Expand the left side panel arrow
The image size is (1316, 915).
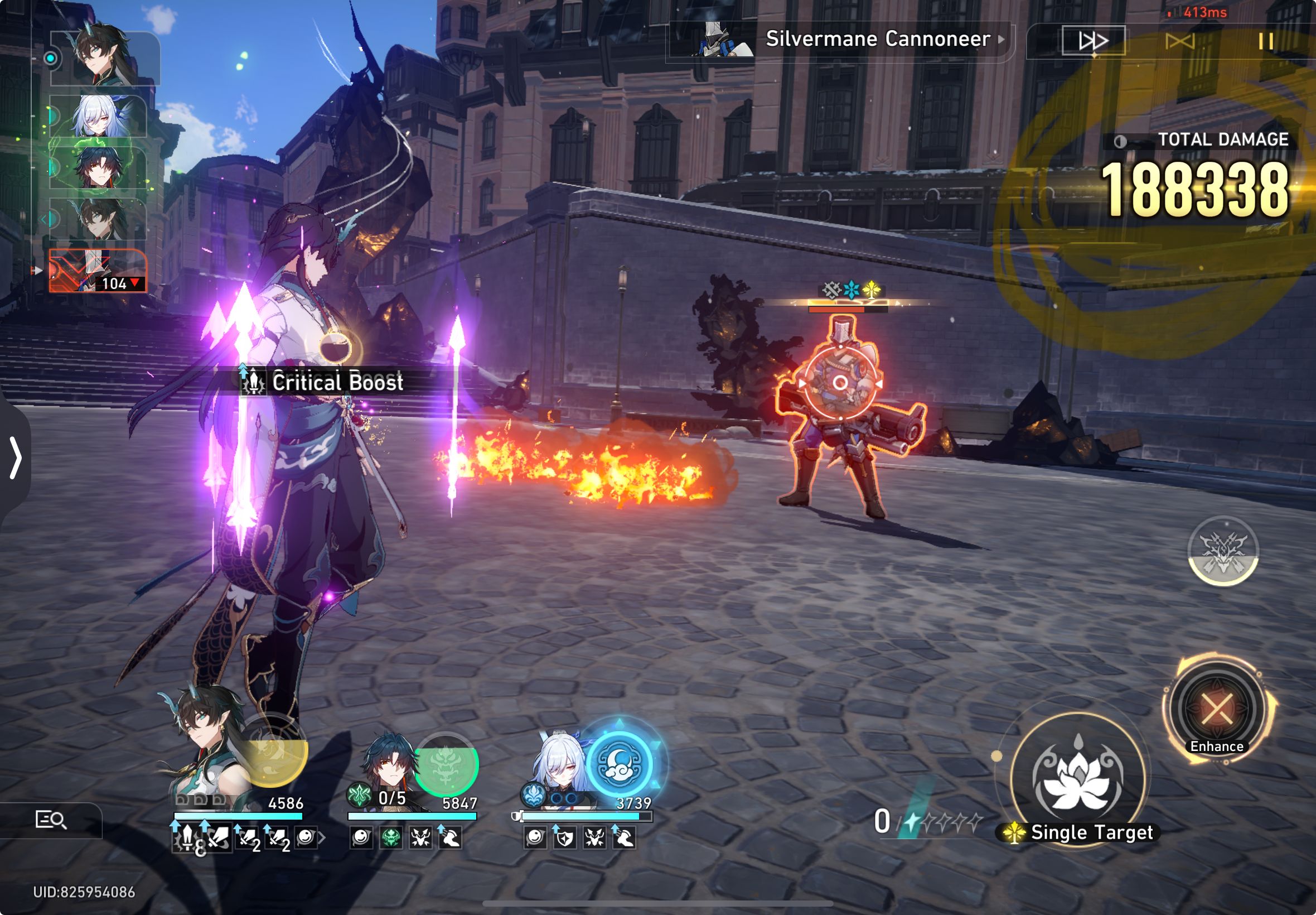click(15, 458)
